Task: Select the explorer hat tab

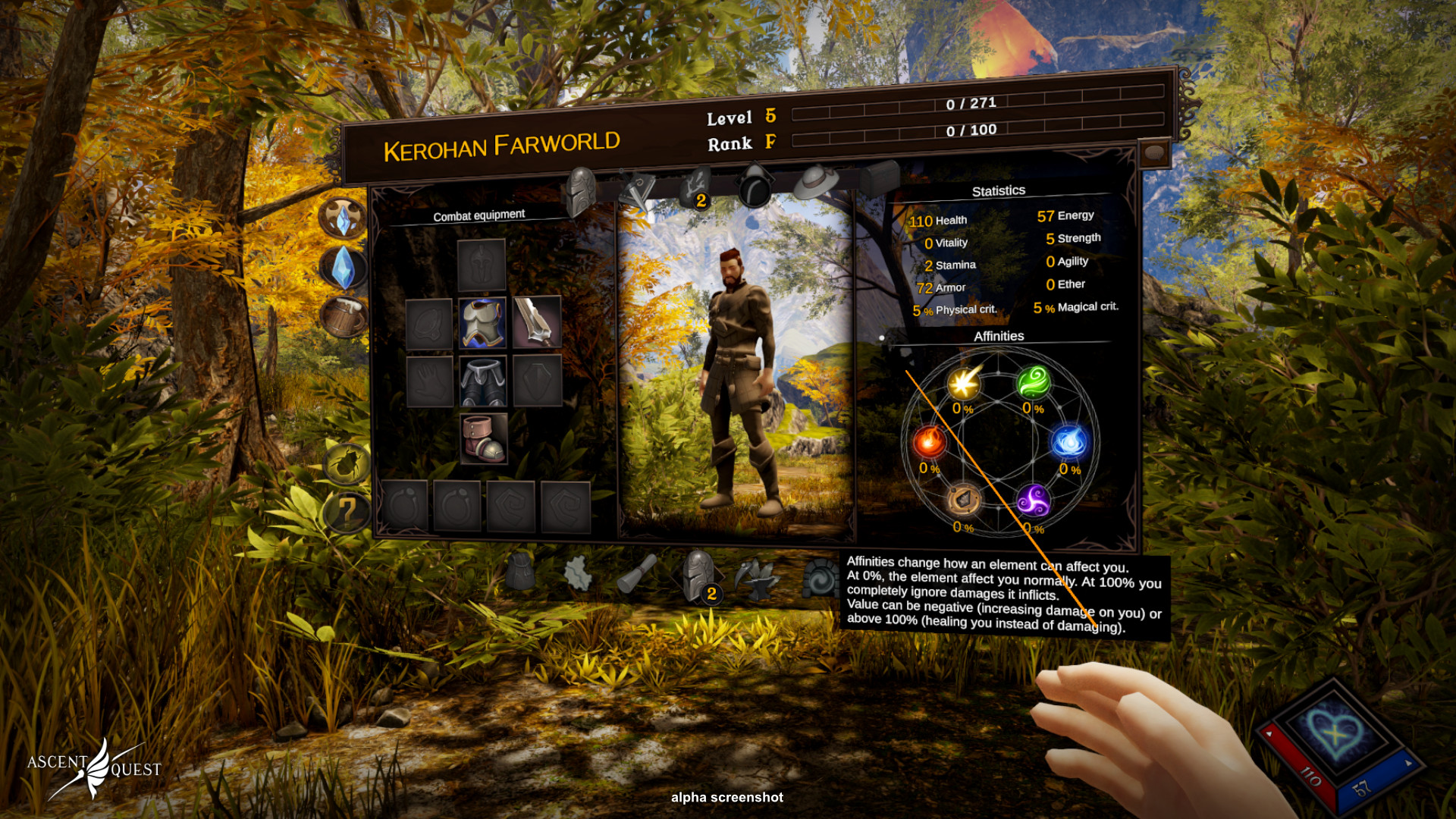Action: click(815, 182)
